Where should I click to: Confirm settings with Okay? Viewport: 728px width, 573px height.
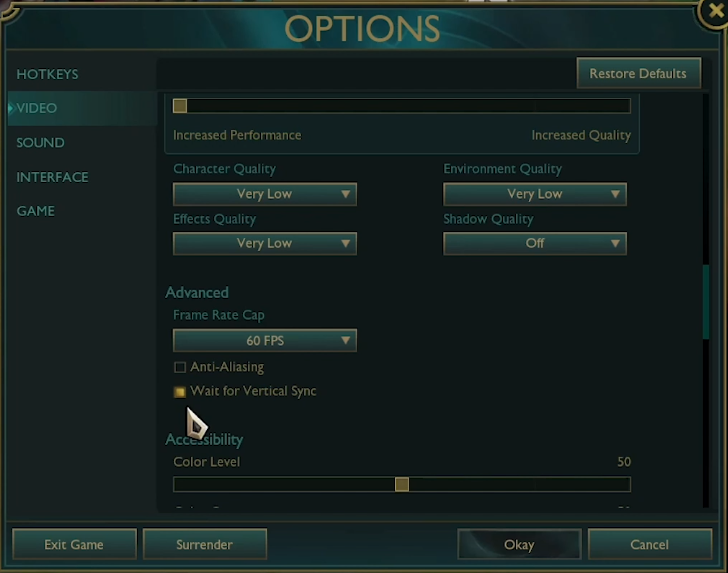tap(519, 544)
